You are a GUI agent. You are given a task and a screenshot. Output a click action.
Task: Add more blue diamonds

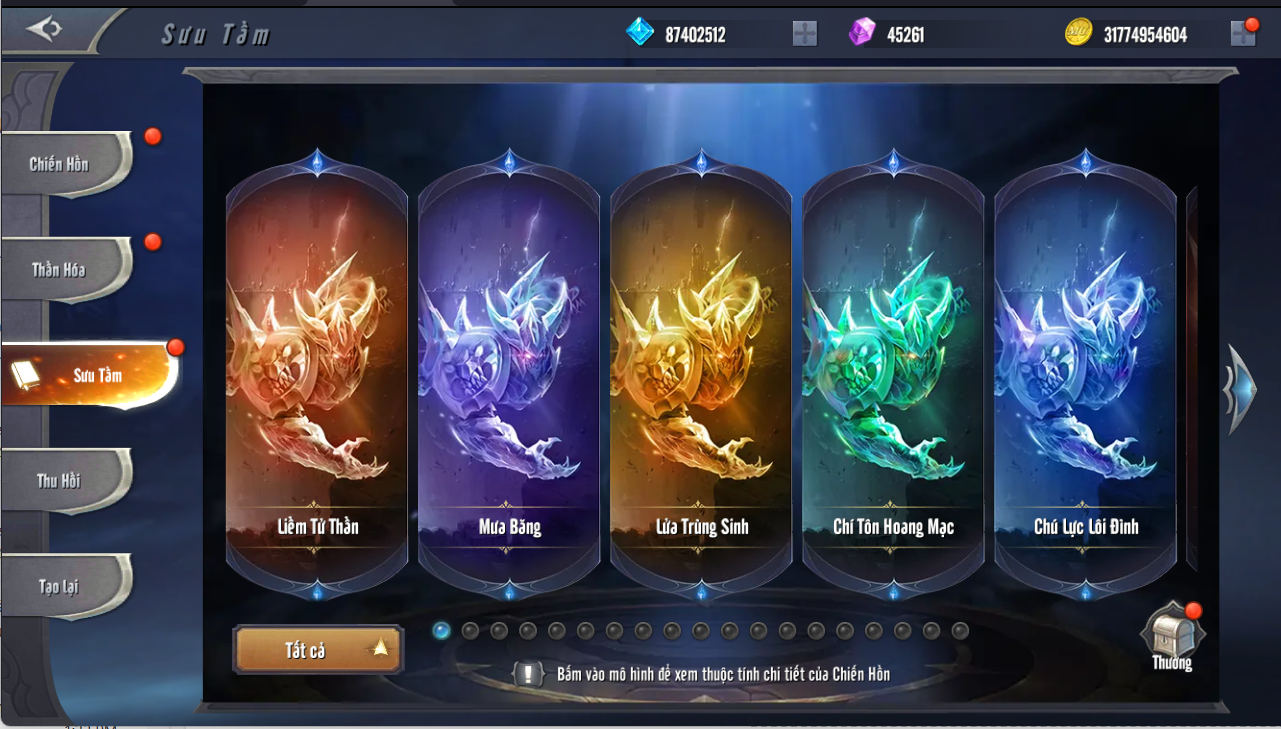(804, 34)
